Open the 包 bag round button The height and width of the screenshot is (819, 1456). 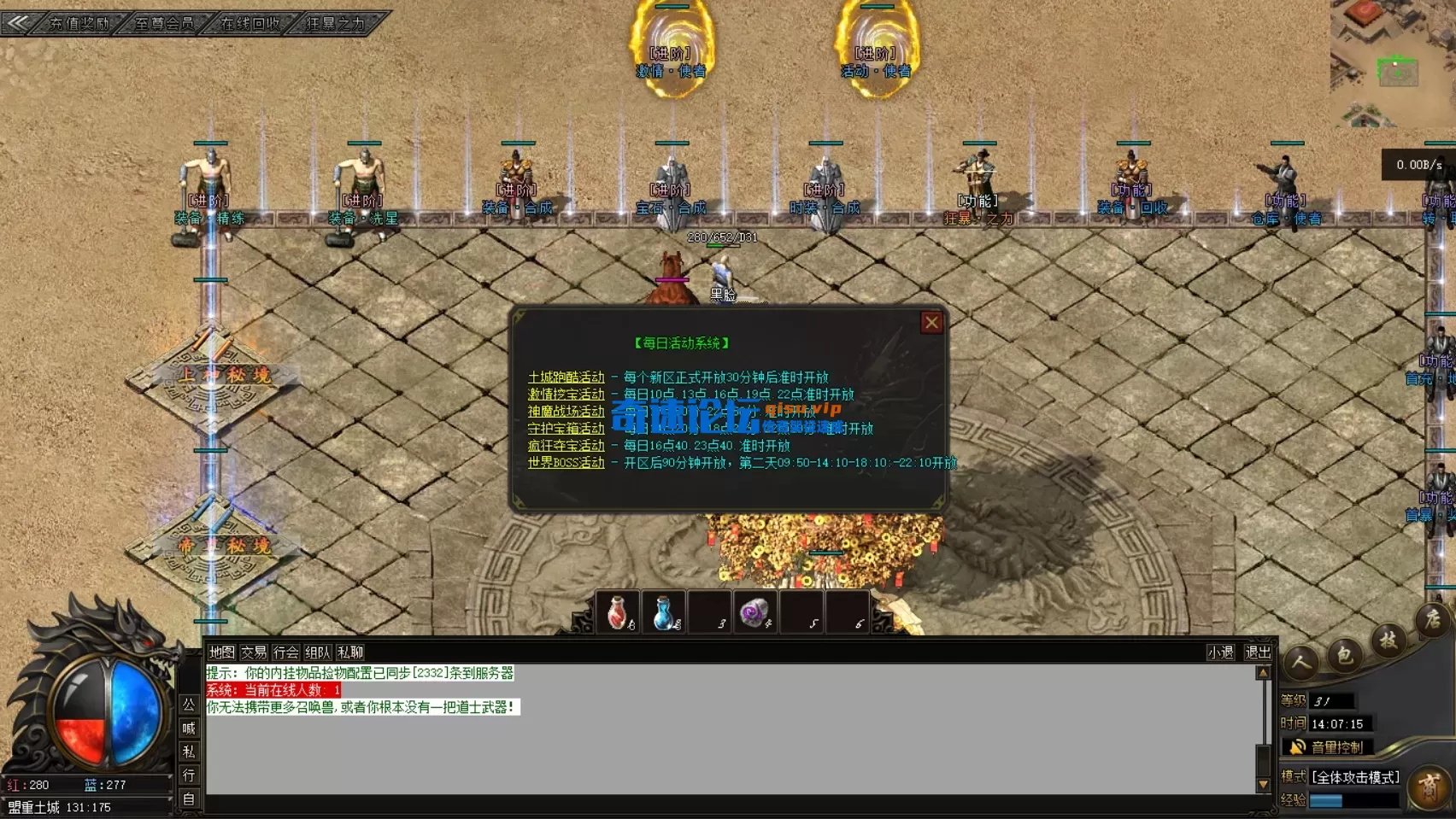1344,655
